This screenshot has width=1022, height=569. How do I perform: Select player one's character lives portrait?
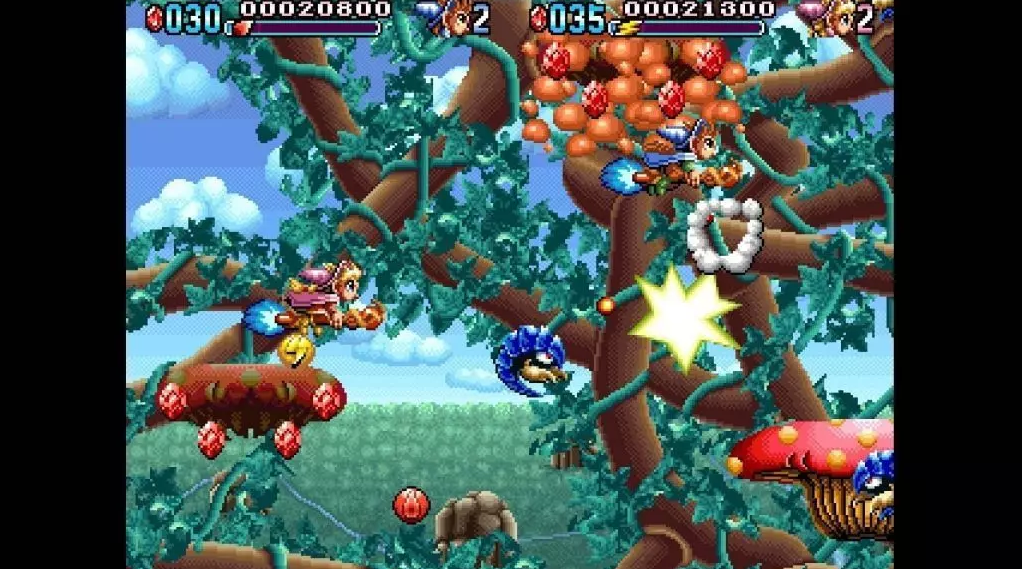click(451, 16)
